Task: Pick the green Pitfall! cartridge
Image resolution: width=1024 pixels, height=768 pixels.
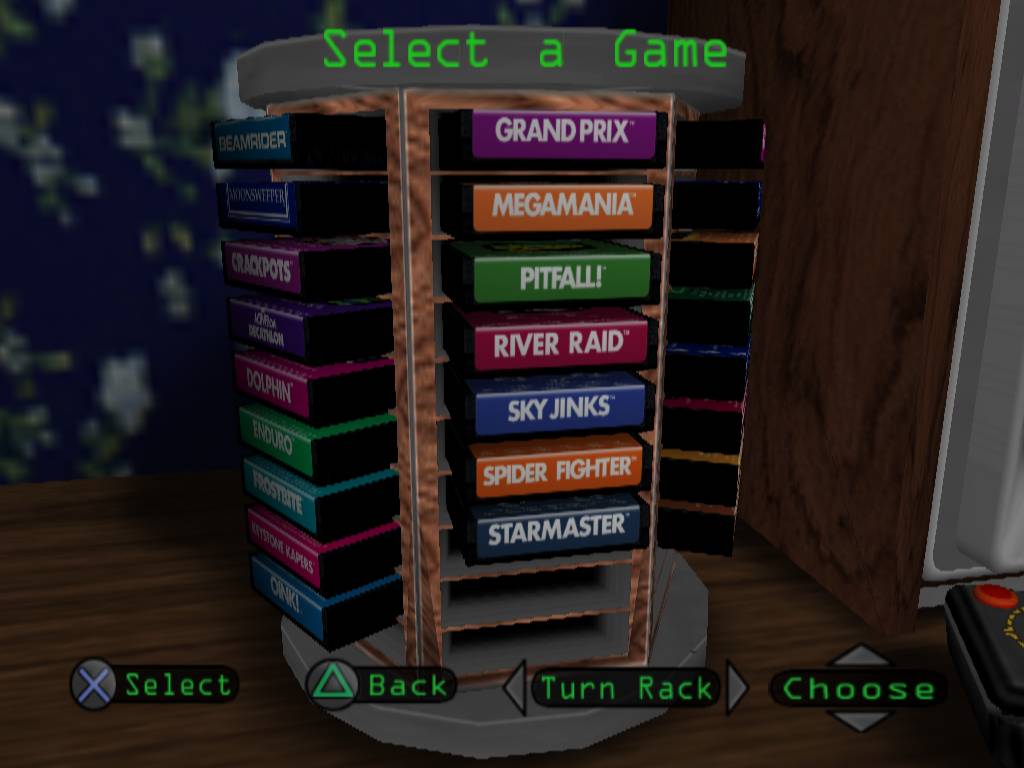Action: [x=562, y=277]
